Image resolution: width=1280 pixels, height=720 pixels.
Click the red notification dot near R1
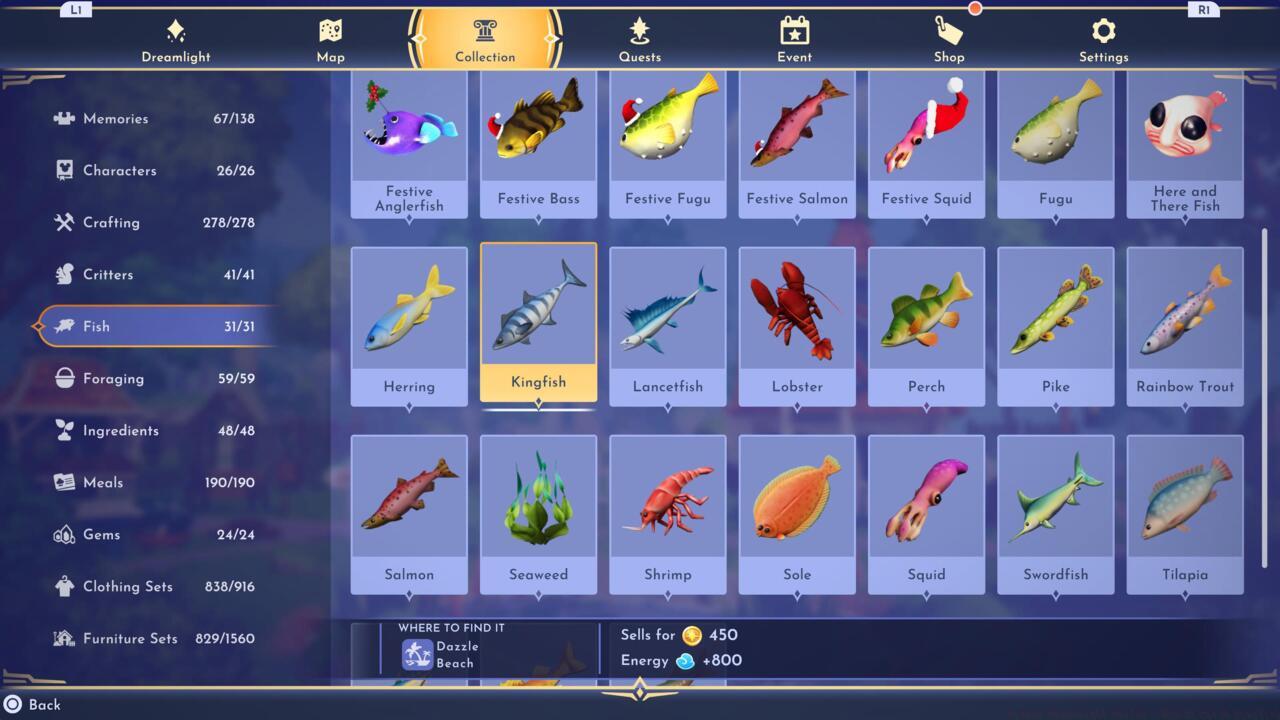click(x=974, y=8)
